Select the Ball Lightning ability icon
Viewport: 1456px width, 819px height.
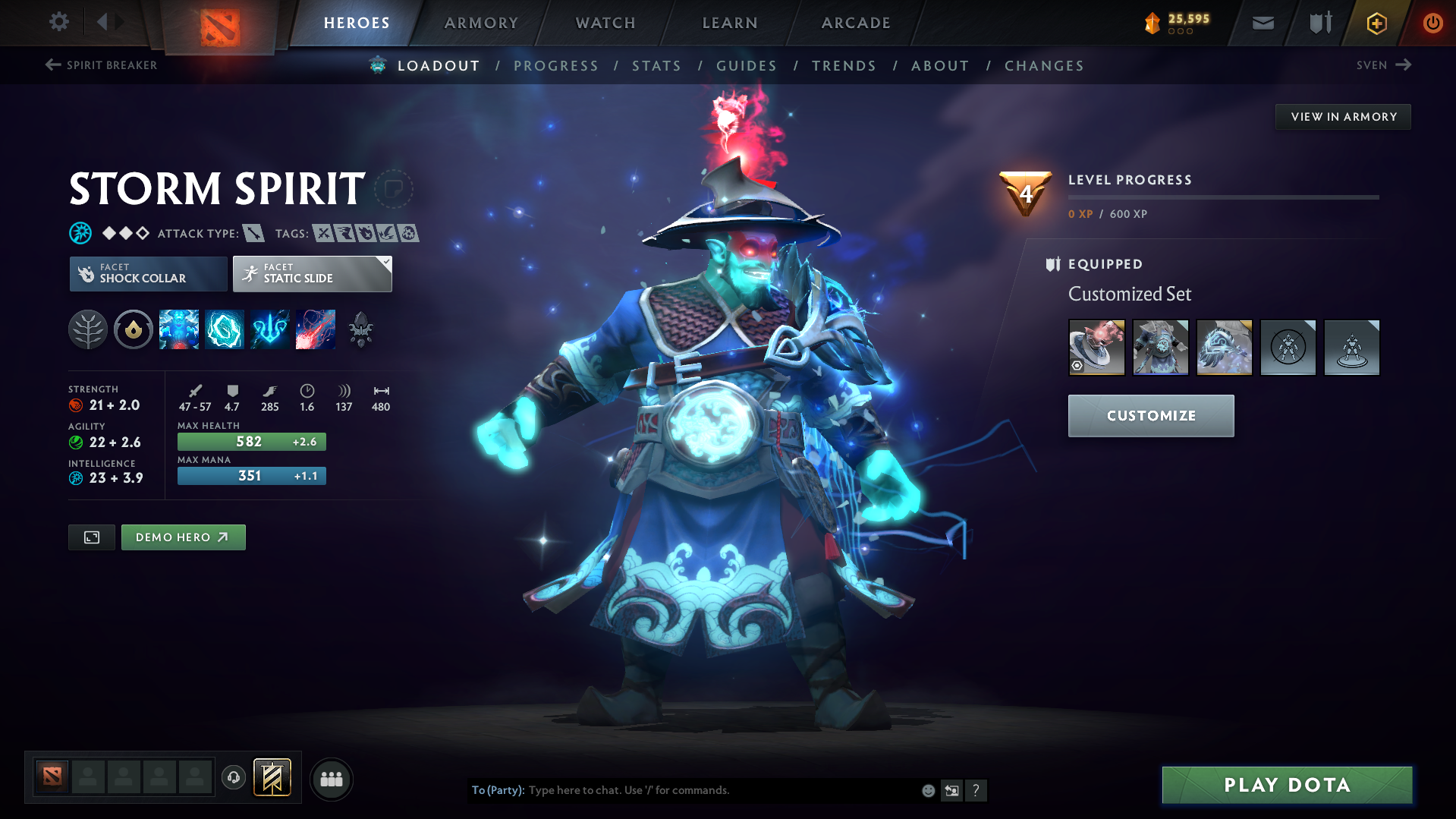[316, 329]
